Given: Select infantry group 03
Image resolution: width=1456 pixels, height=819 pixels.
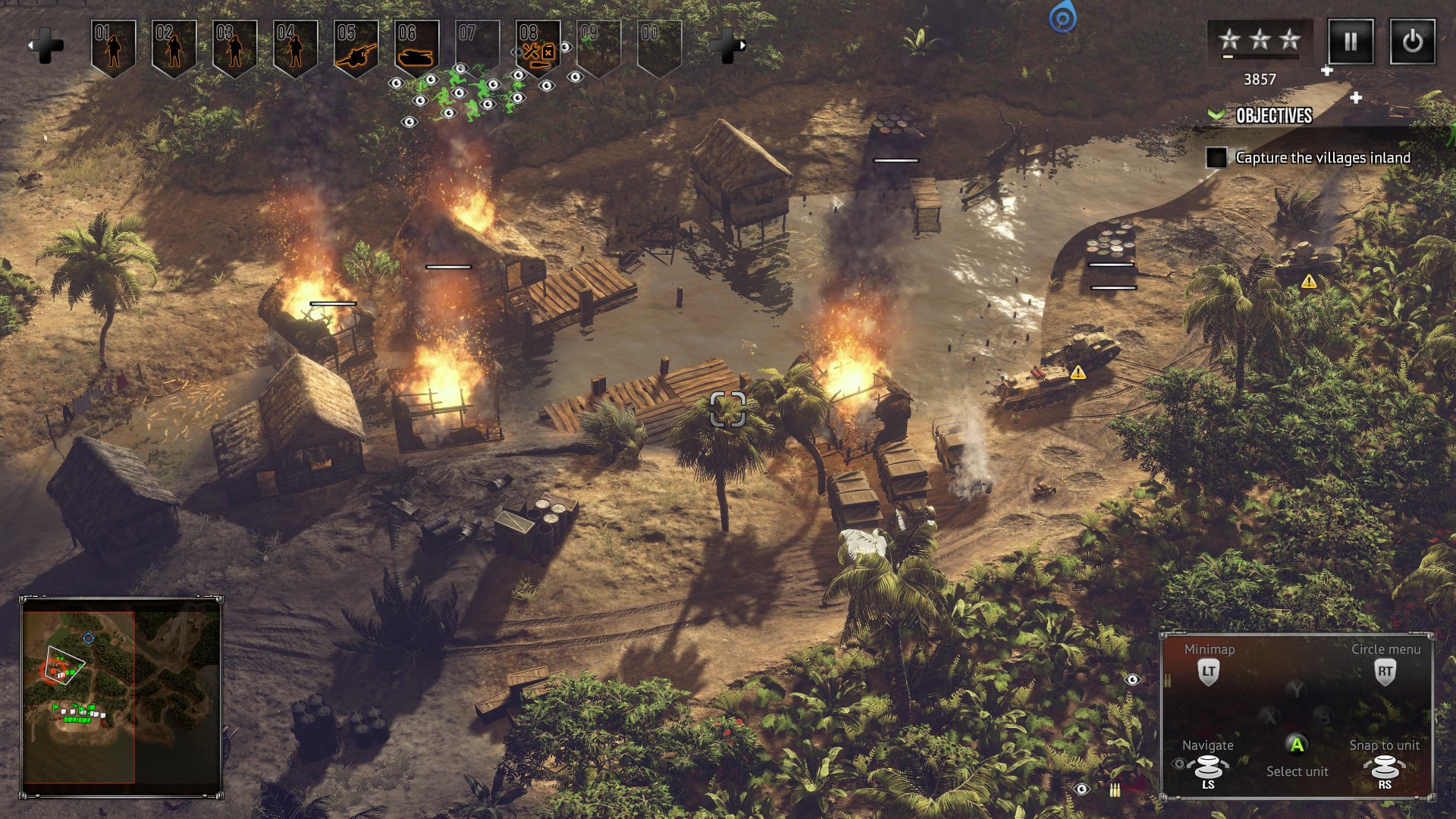Looking at the screenshot, I should pos(234,48).
